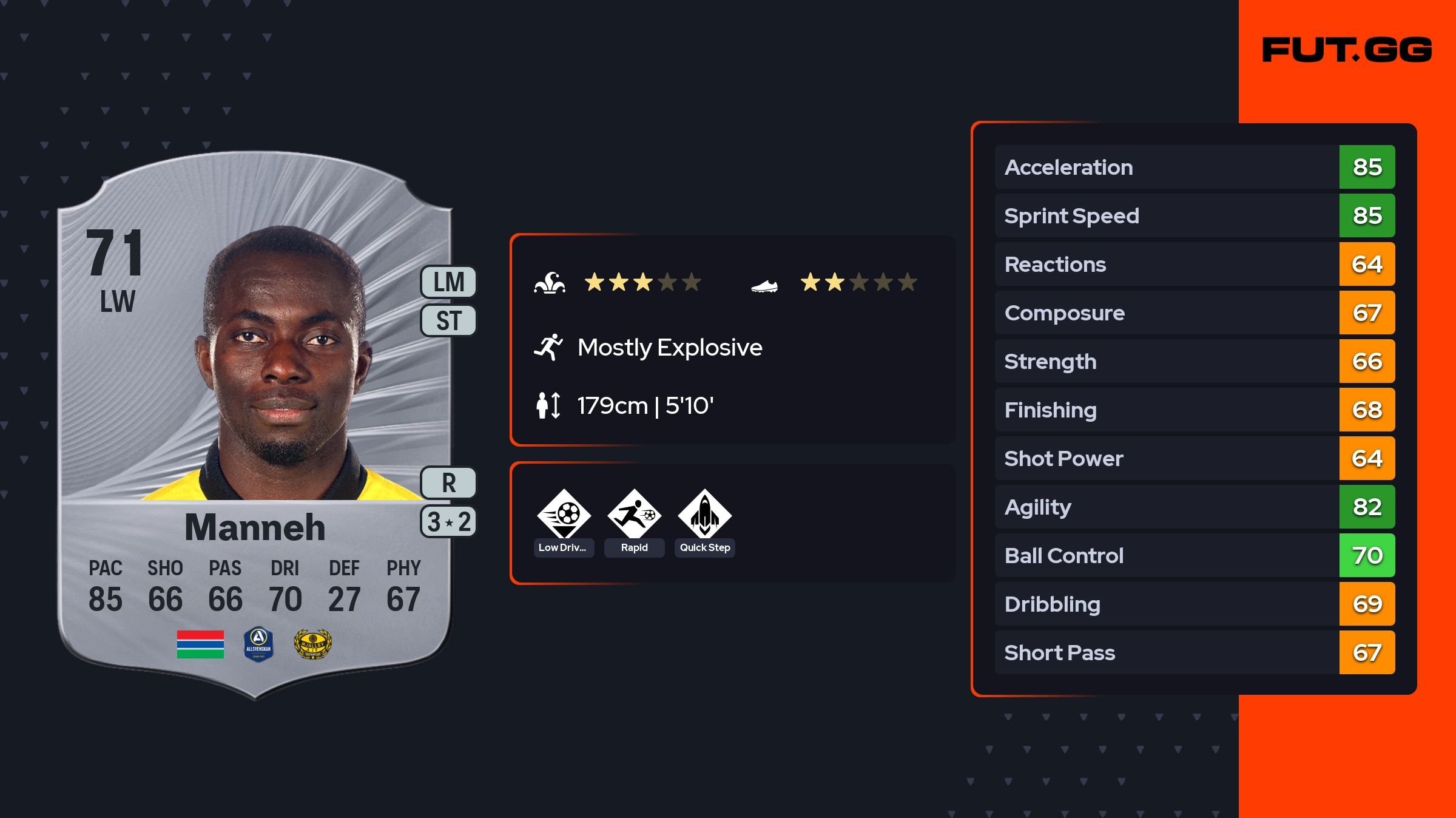
Task: Click the Quick Step playstyle icon
Action: pos(704,515)
